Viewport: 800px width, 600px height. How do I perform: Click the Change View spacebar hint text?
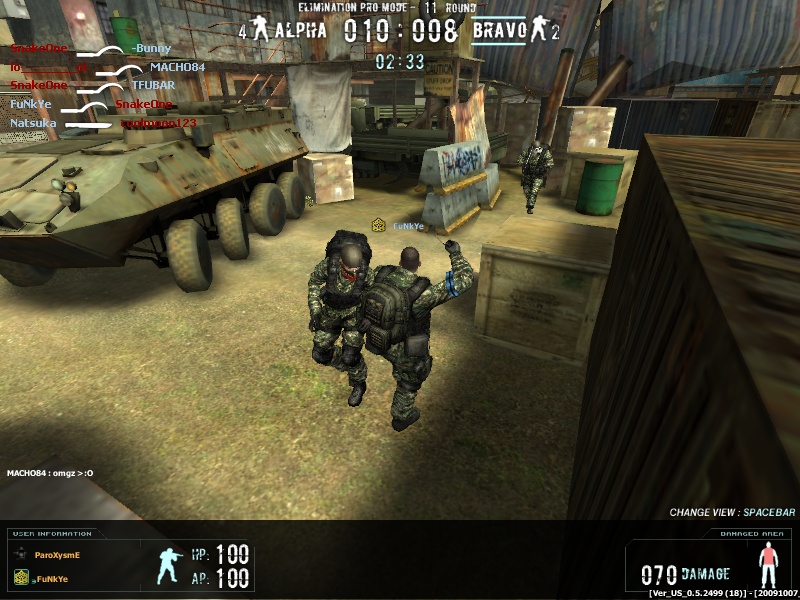click(732, 513)
